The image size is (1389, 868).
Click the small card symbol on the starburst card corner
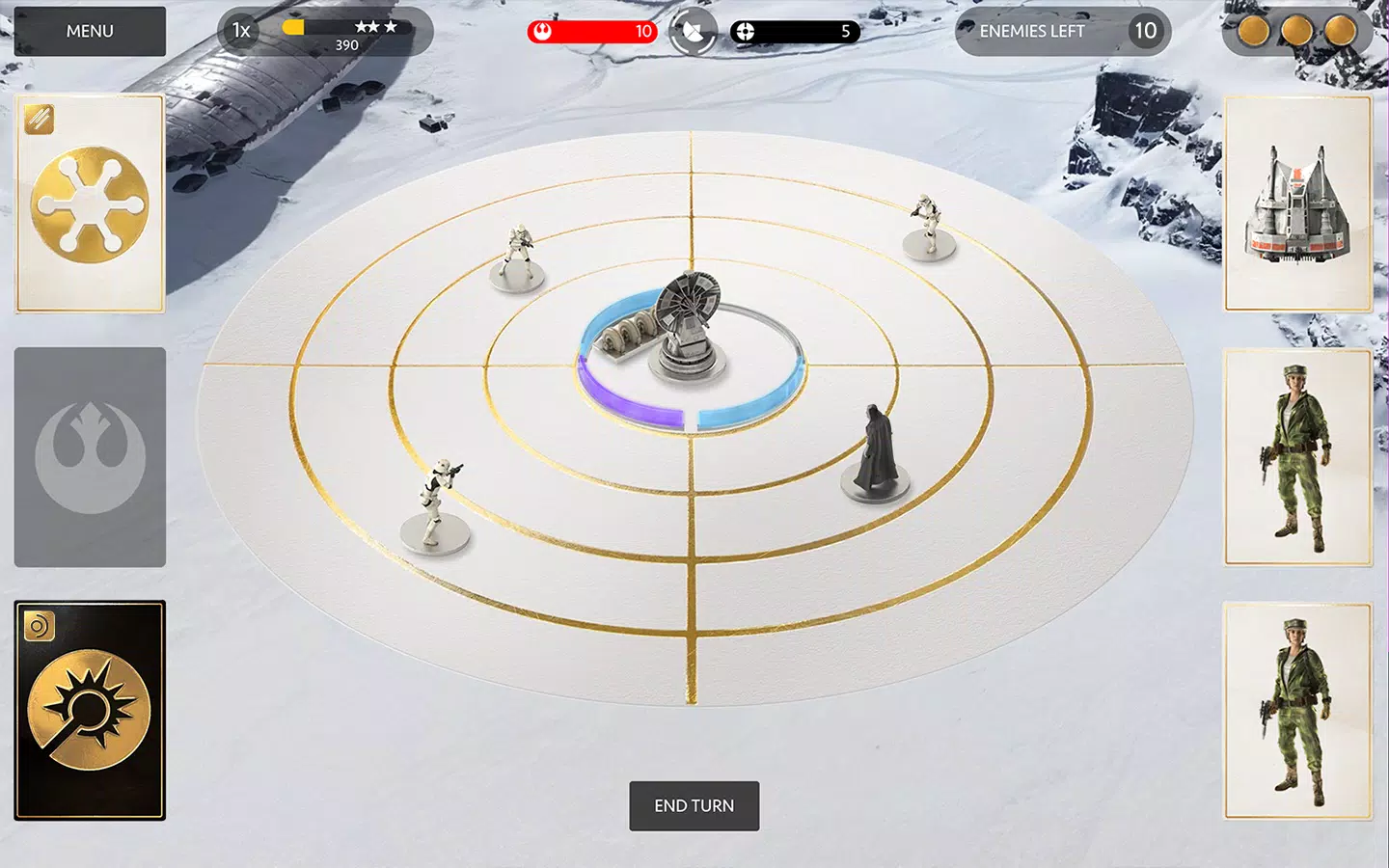[37, 625]
